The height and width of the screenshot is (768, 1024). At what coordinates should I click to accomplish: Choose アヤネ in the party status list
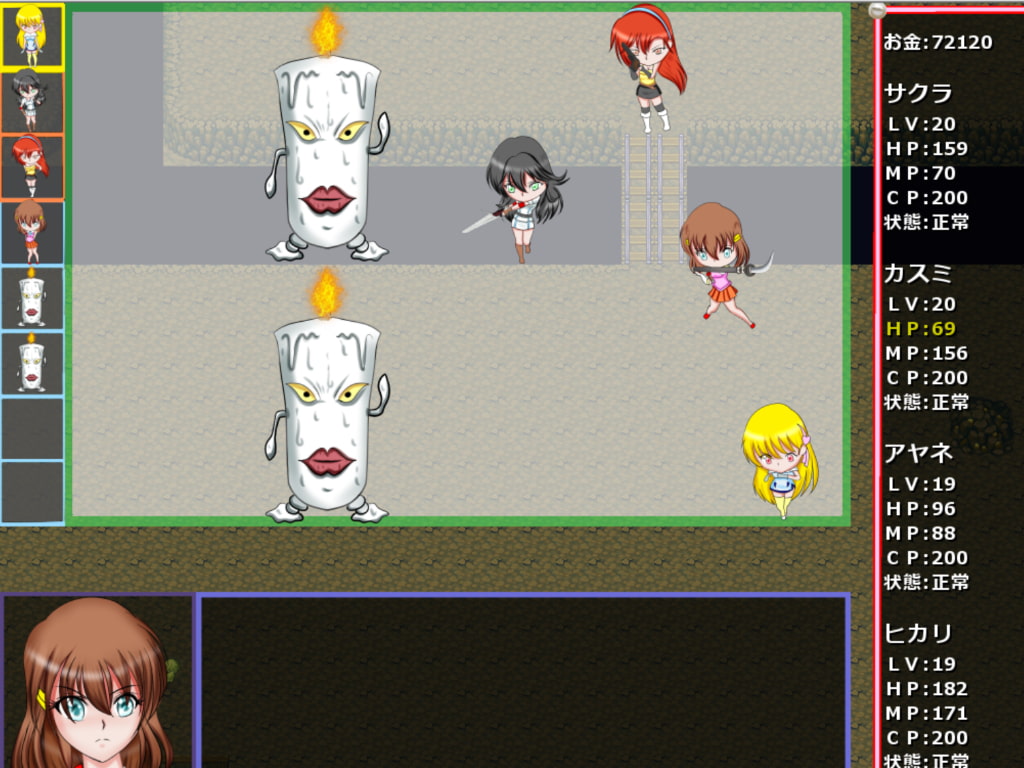918,453
